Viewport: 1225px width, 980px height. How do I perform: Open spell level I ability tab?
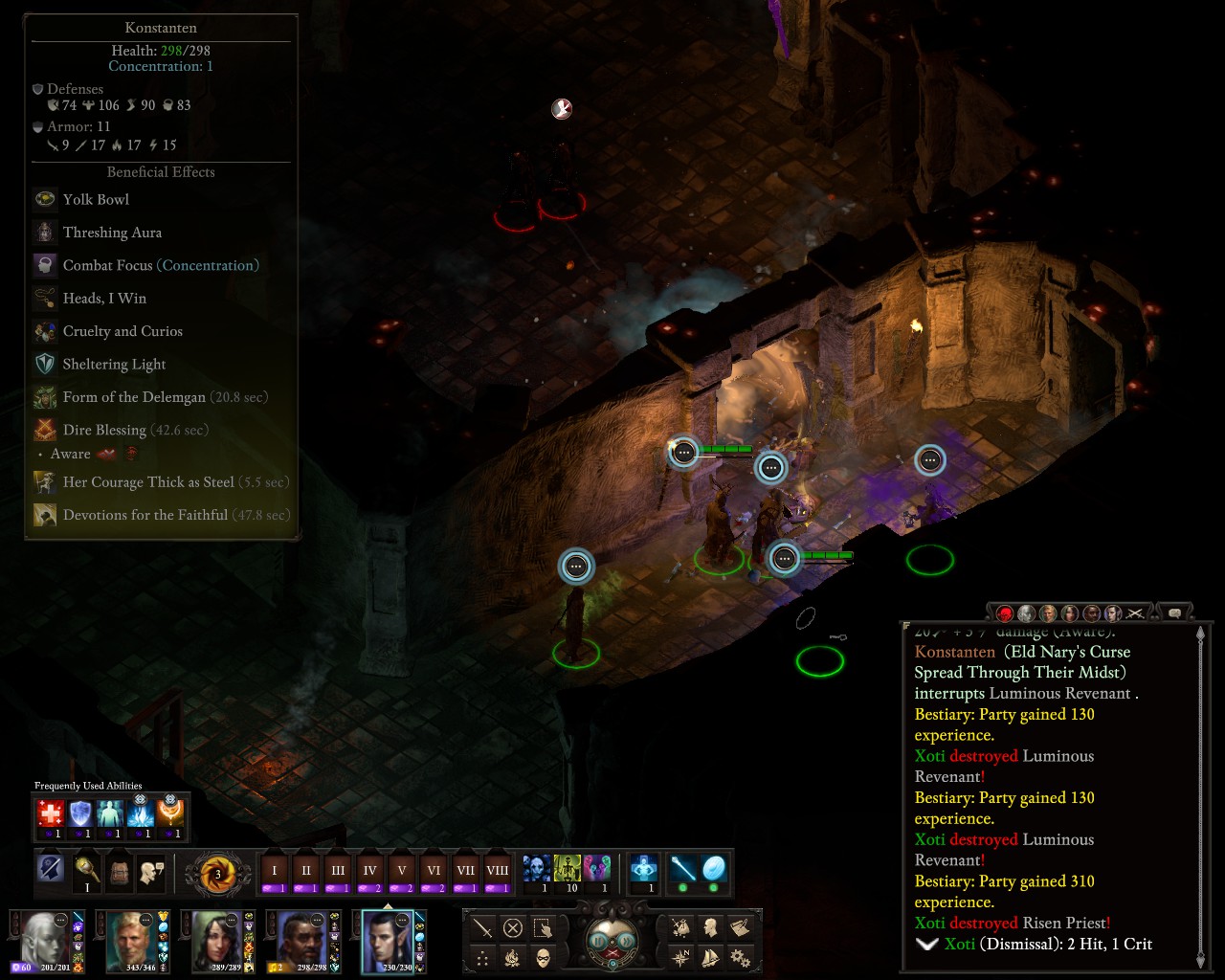[x=275, y=872]
